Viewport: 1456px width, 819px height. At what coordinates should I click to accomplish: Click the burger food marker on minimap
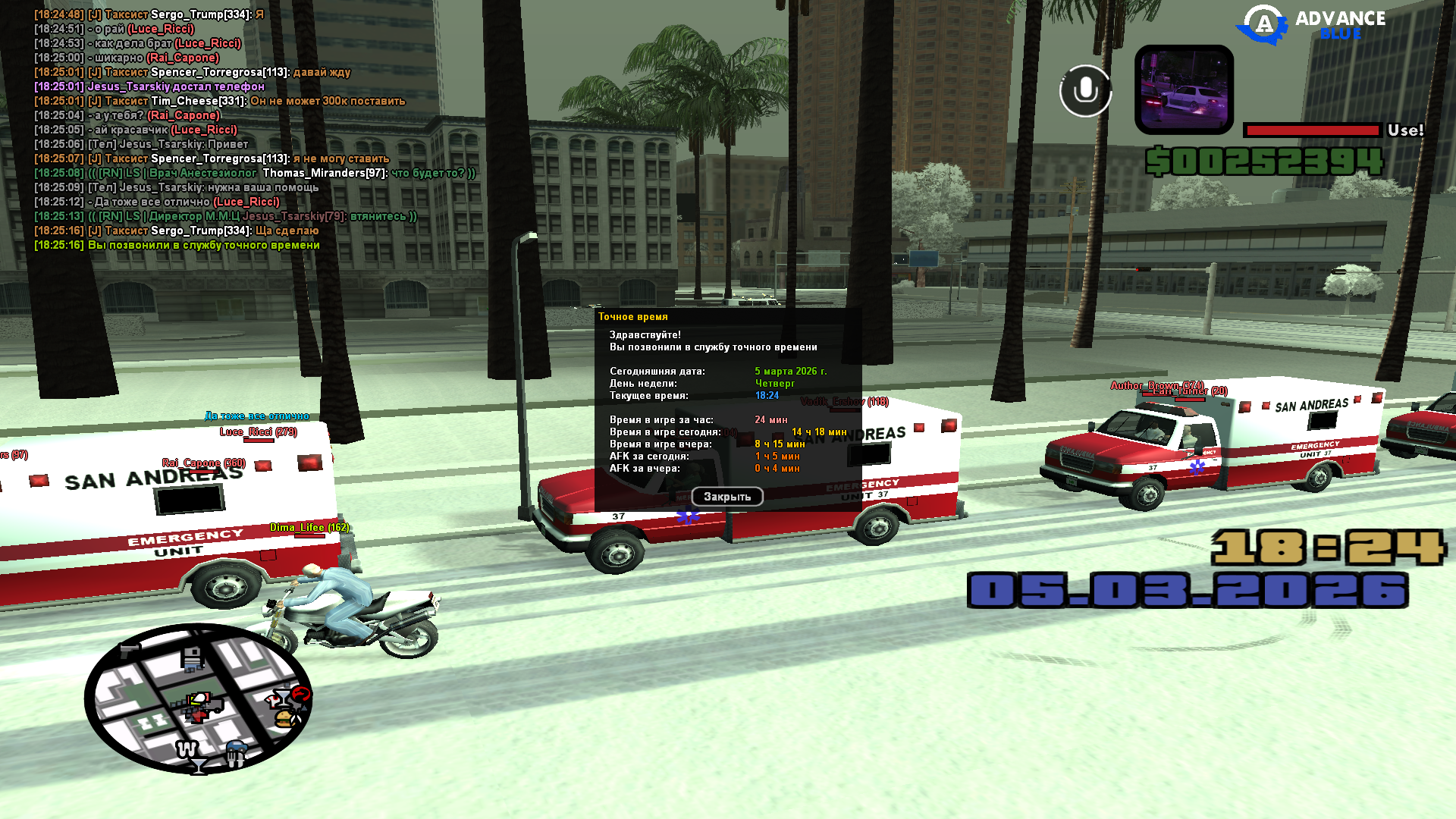[x=284, y=717]
